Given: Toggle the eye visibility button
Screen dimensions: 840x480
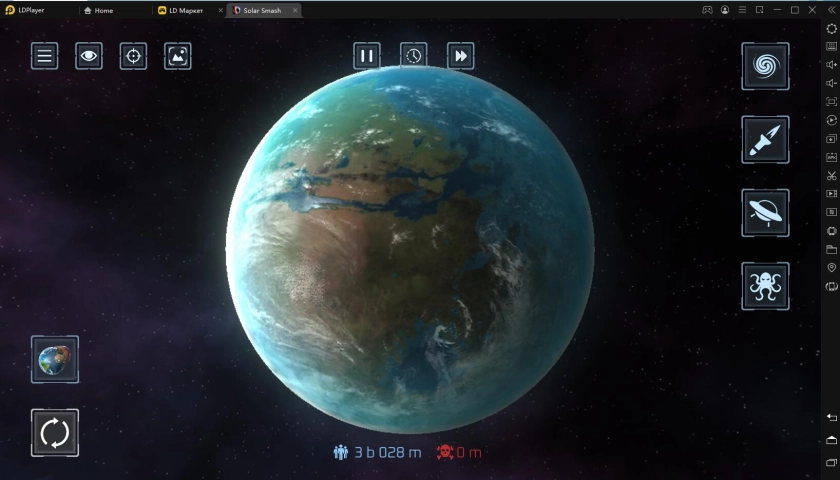Looking at the screenshot, I should (x=89, y=56).
